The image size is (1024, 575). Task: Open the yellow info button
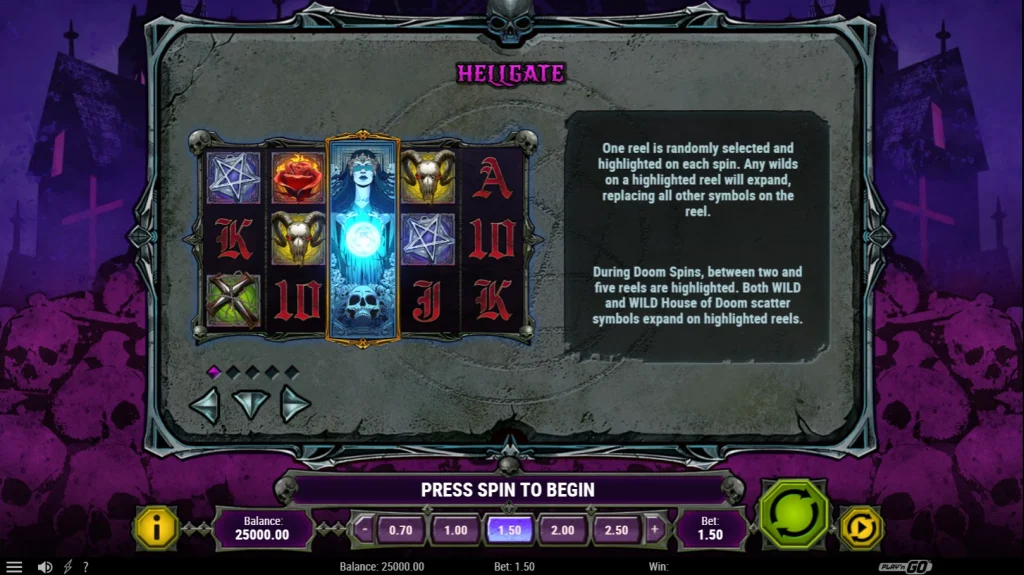(x=158, y=528)
